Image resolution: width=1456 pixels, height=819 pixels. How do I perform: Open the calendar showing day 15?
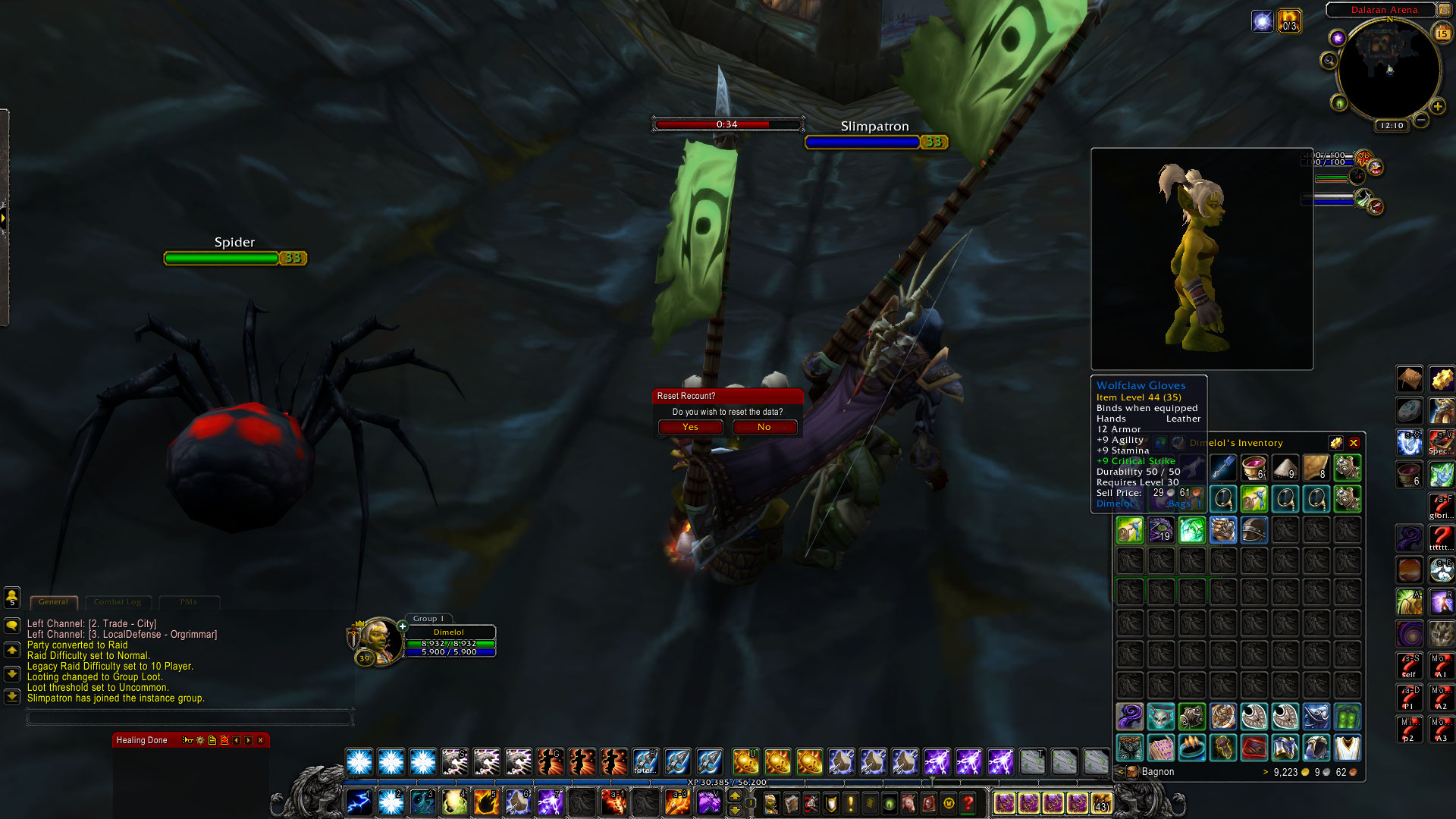point(1442,33)
